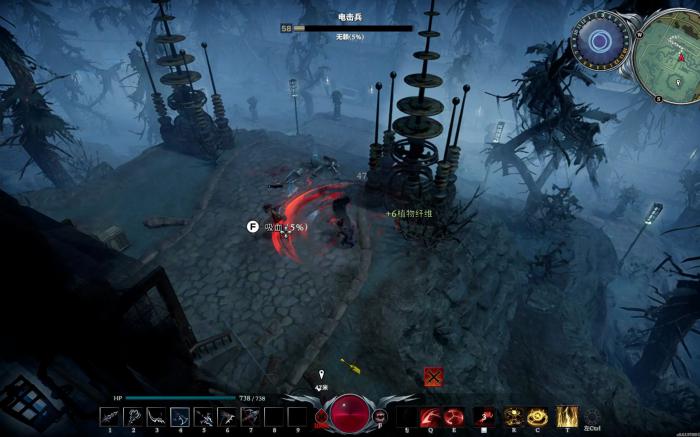
Task: Trigger the red dash ability icon
Action: (x=486, y=416)
